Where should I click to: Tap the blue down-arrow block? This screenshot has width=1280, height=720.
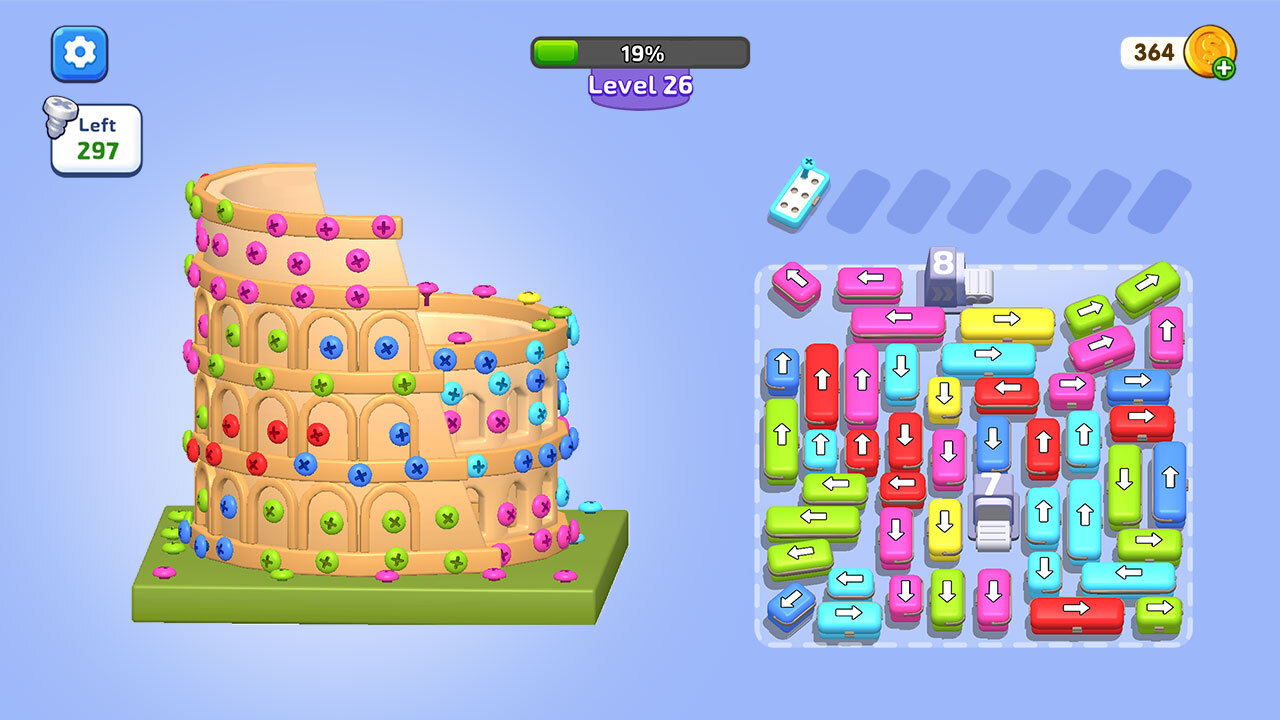tap(993, 442)
